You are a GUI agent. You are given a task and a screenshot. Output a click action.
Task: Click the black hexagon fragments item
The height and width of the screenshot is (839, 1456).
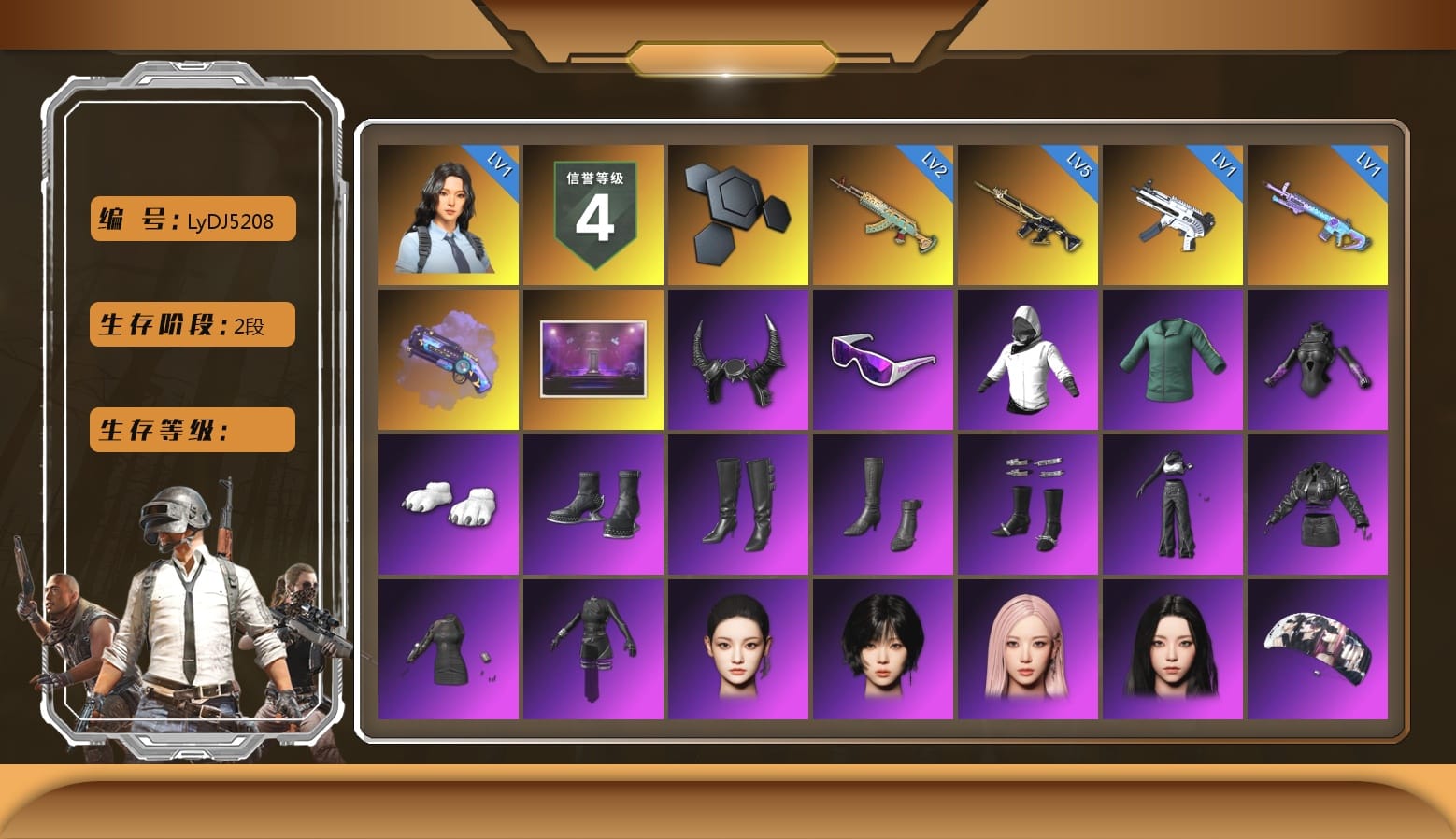[738, 215]
